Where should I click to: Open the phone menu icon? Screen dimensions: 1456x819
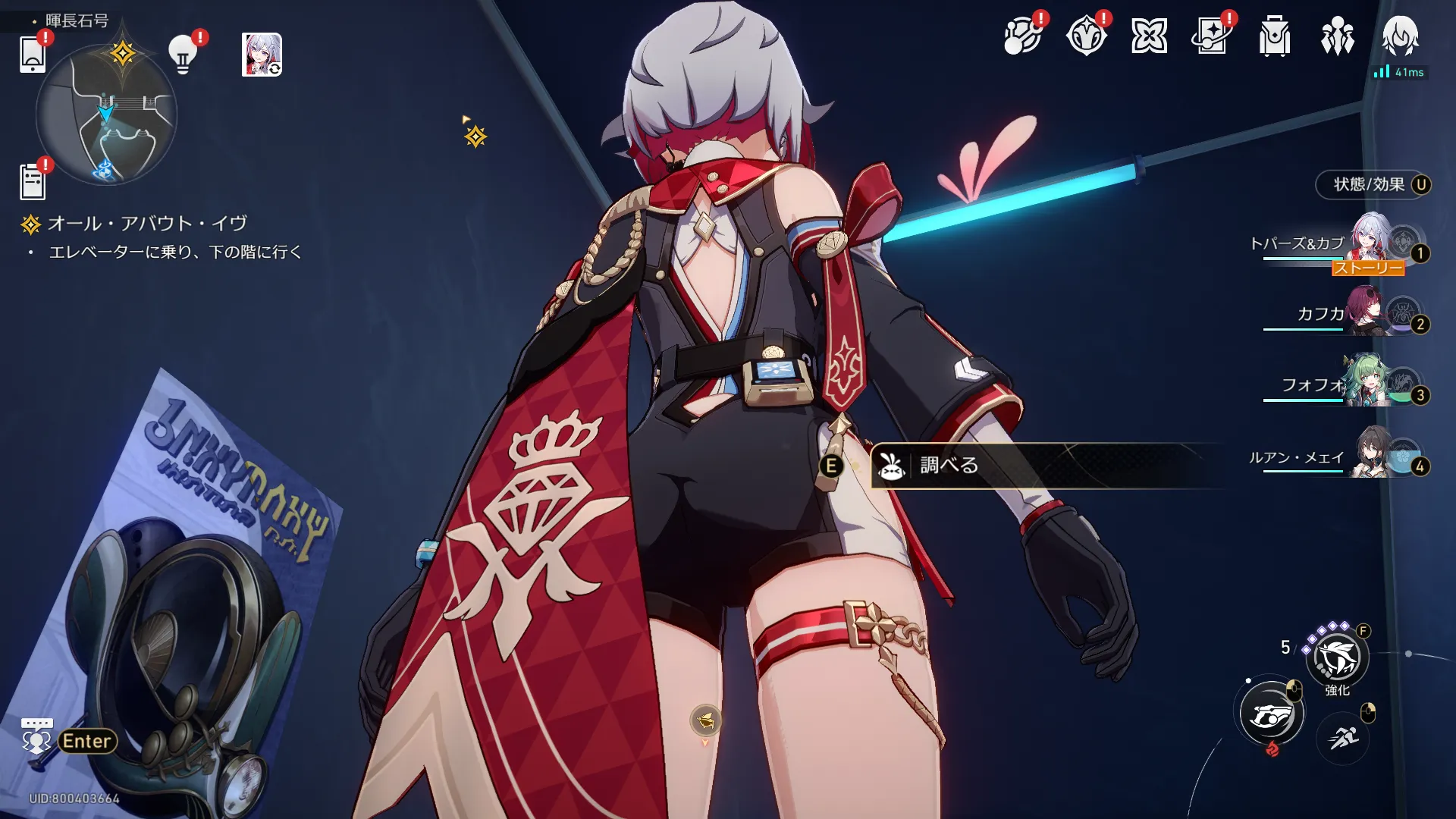pyautogui.click(x=33, y=55)
